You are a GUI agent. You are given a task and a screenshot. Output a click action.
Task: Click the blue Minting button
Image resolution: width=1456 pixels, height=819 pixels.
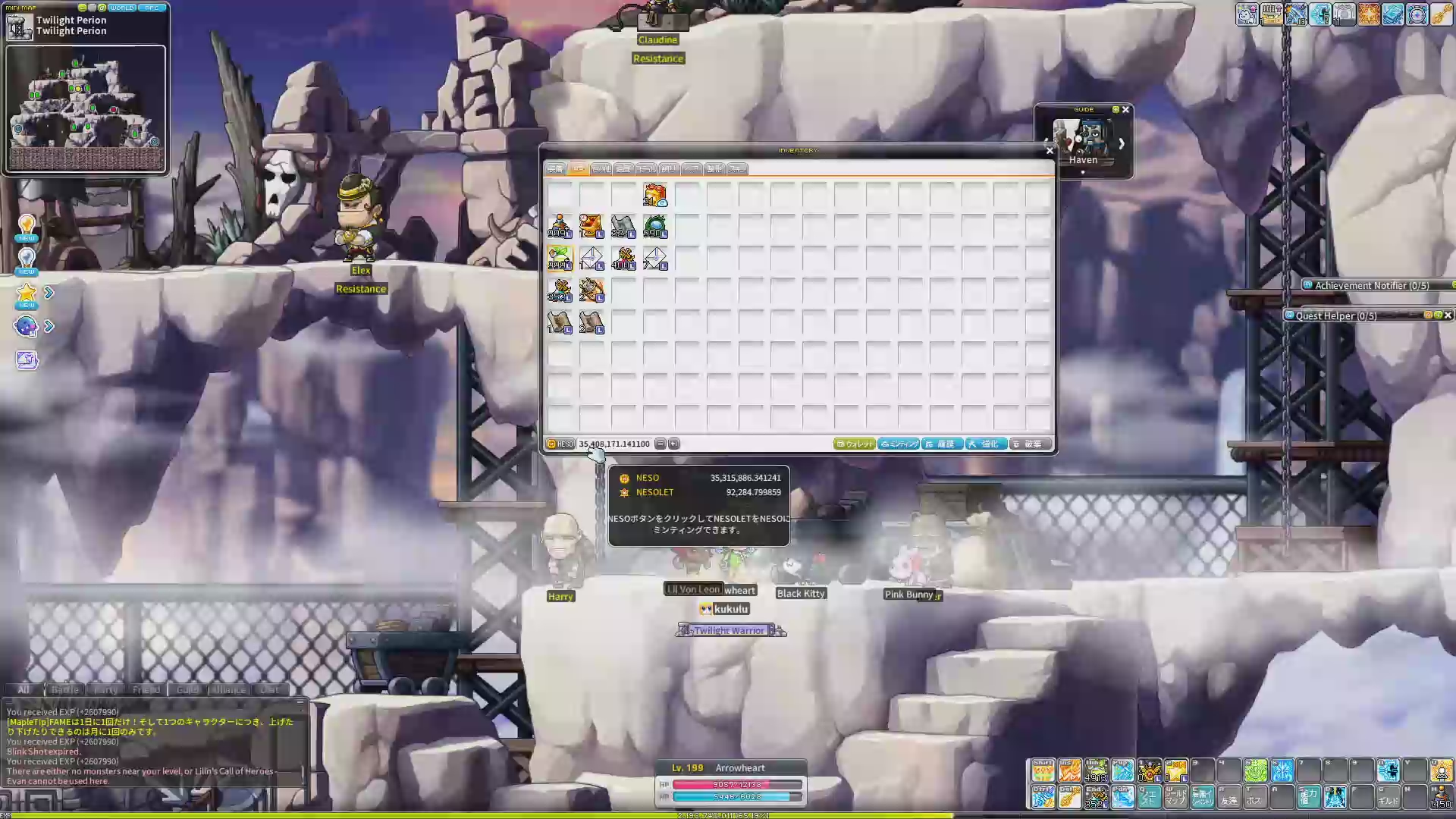click(899, 444)
